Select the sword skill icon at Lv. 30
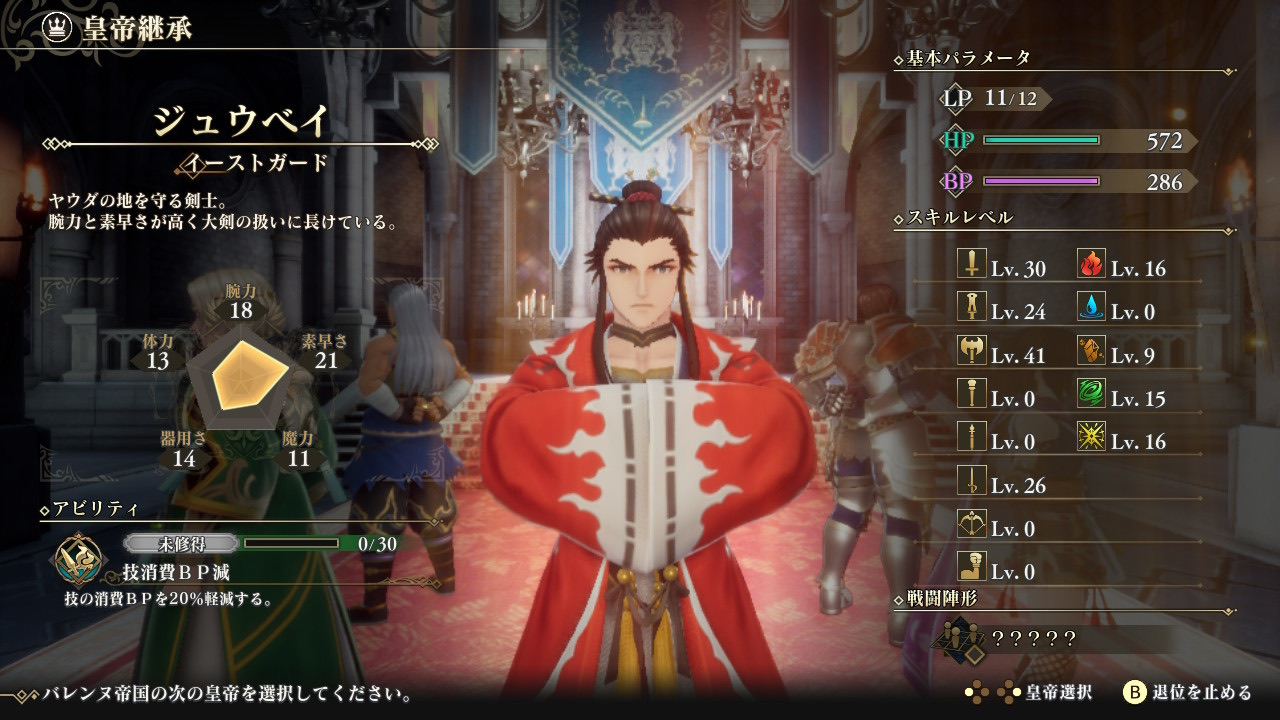This screenshot has height=720, width=1280. [x=972, y=264]
